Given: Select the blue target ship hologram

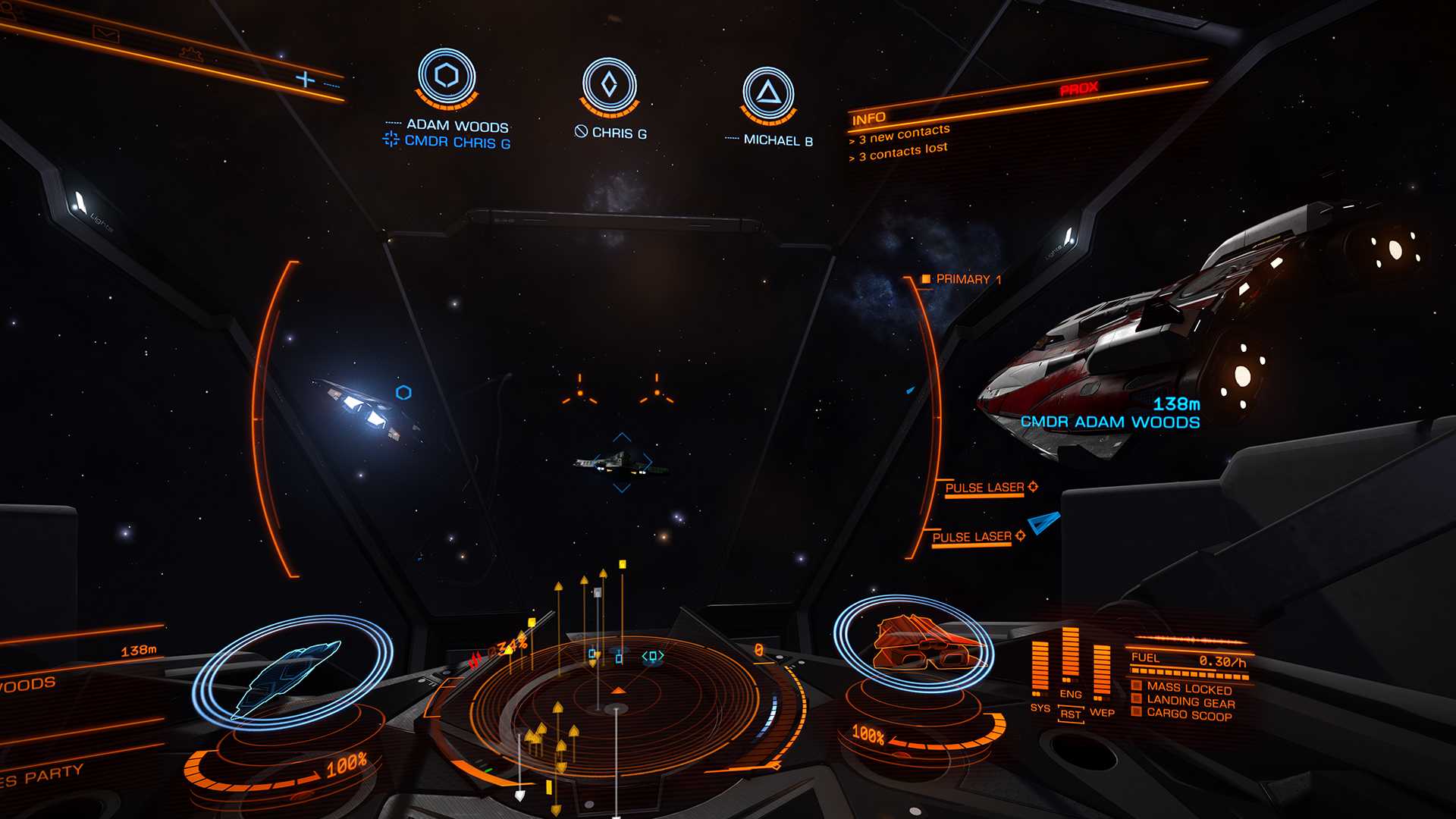Looking at the screenshot, I should [290, 676].
